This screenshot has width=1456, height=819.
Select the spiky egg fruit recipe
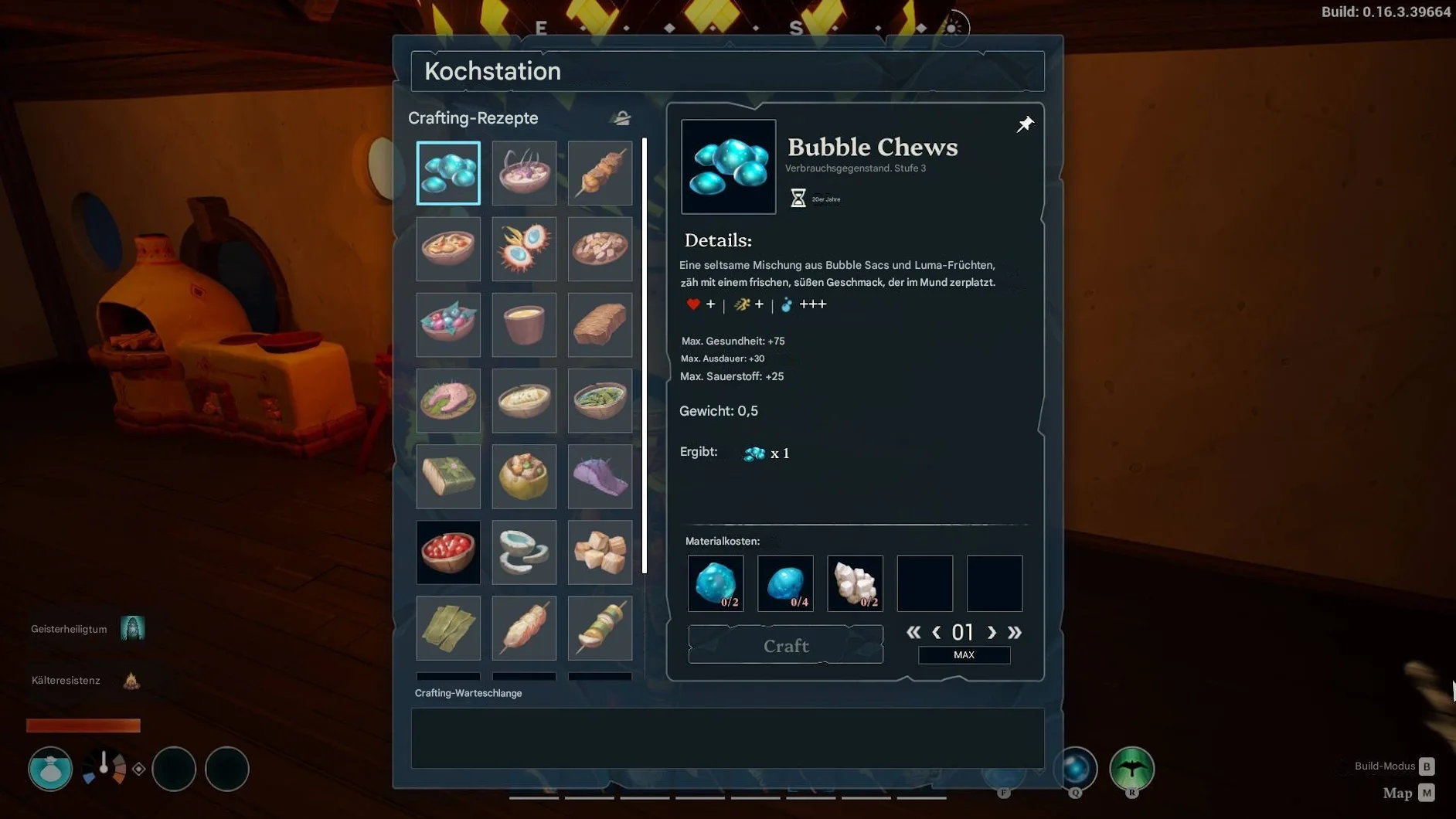tap(524, 249)
